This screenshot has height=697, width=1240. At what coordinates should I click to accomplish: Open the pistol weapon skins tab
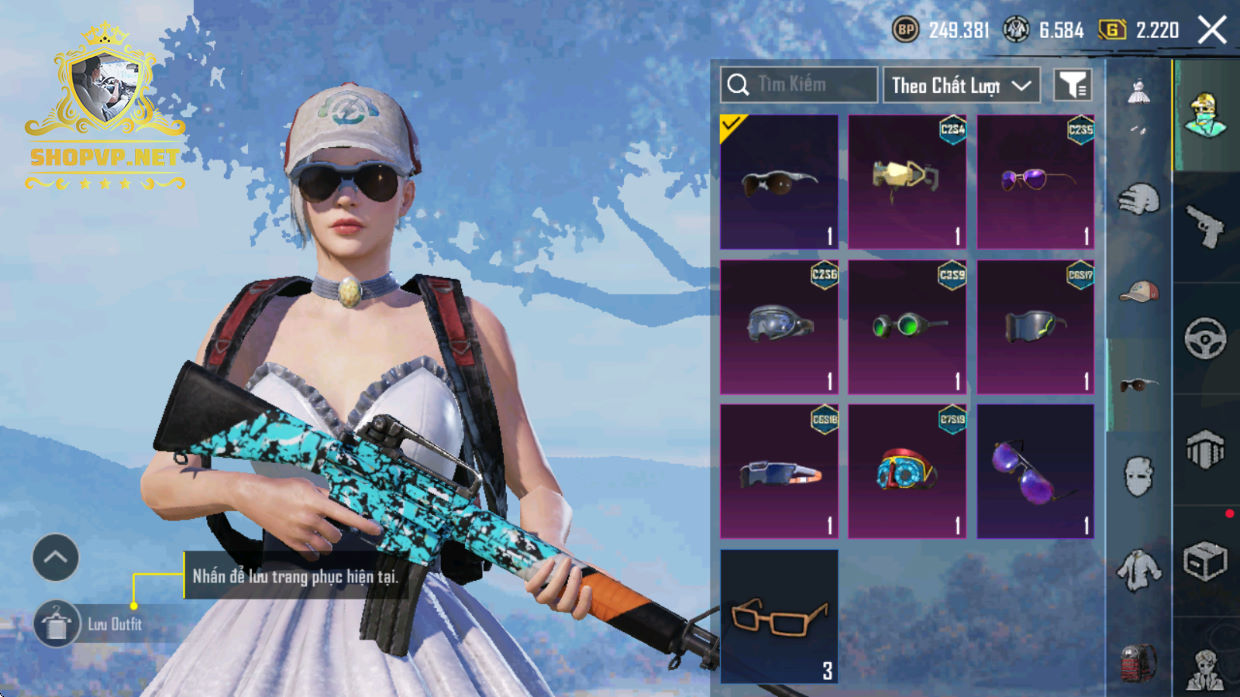point(1205,227)
